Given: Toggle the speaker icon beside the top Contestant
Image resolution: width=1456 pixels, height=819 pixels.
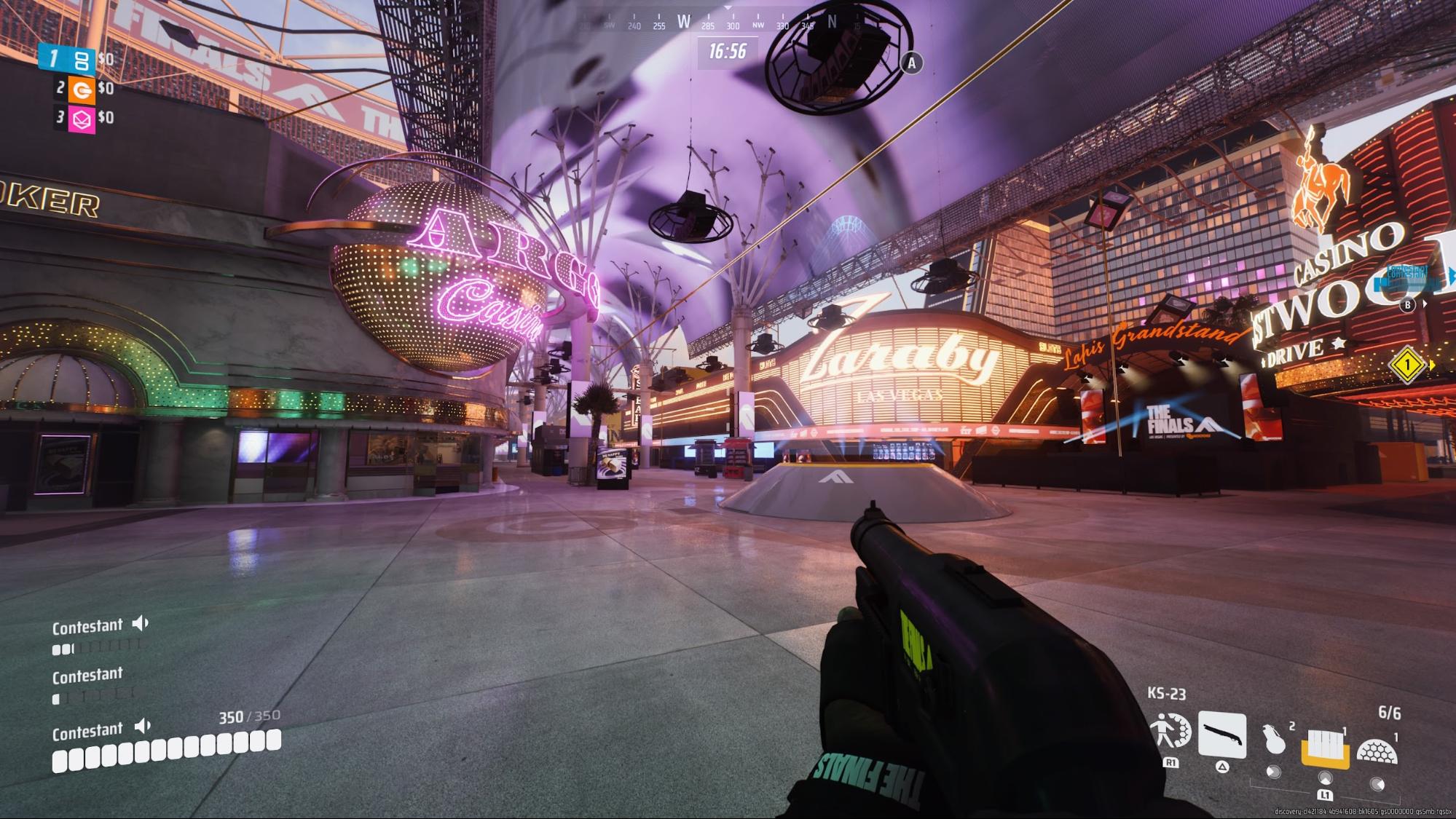Looking at the screenshot, I should pyautogui.click(x=141, y=623).
